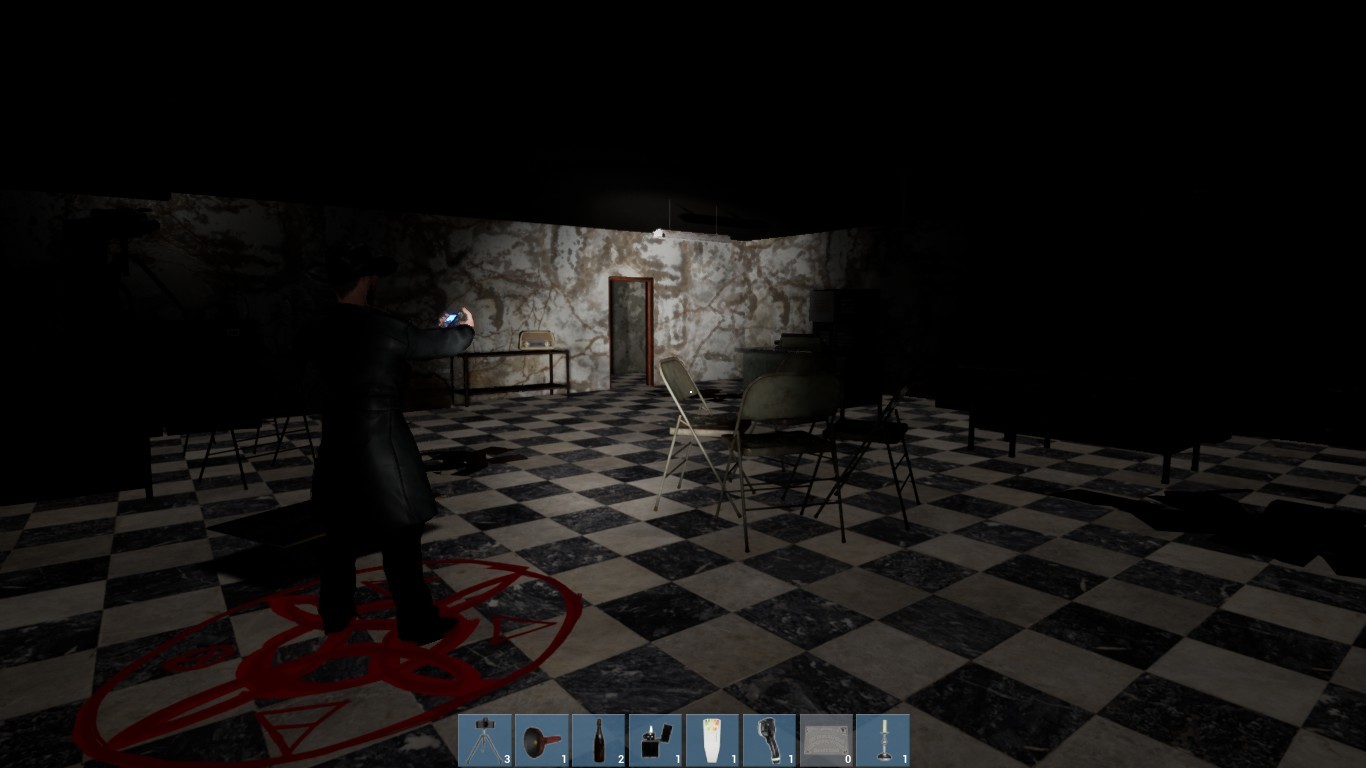The image size is (1366, 768).
Task: Equip the thermal camera item
Action: click(x=771, y=737)
